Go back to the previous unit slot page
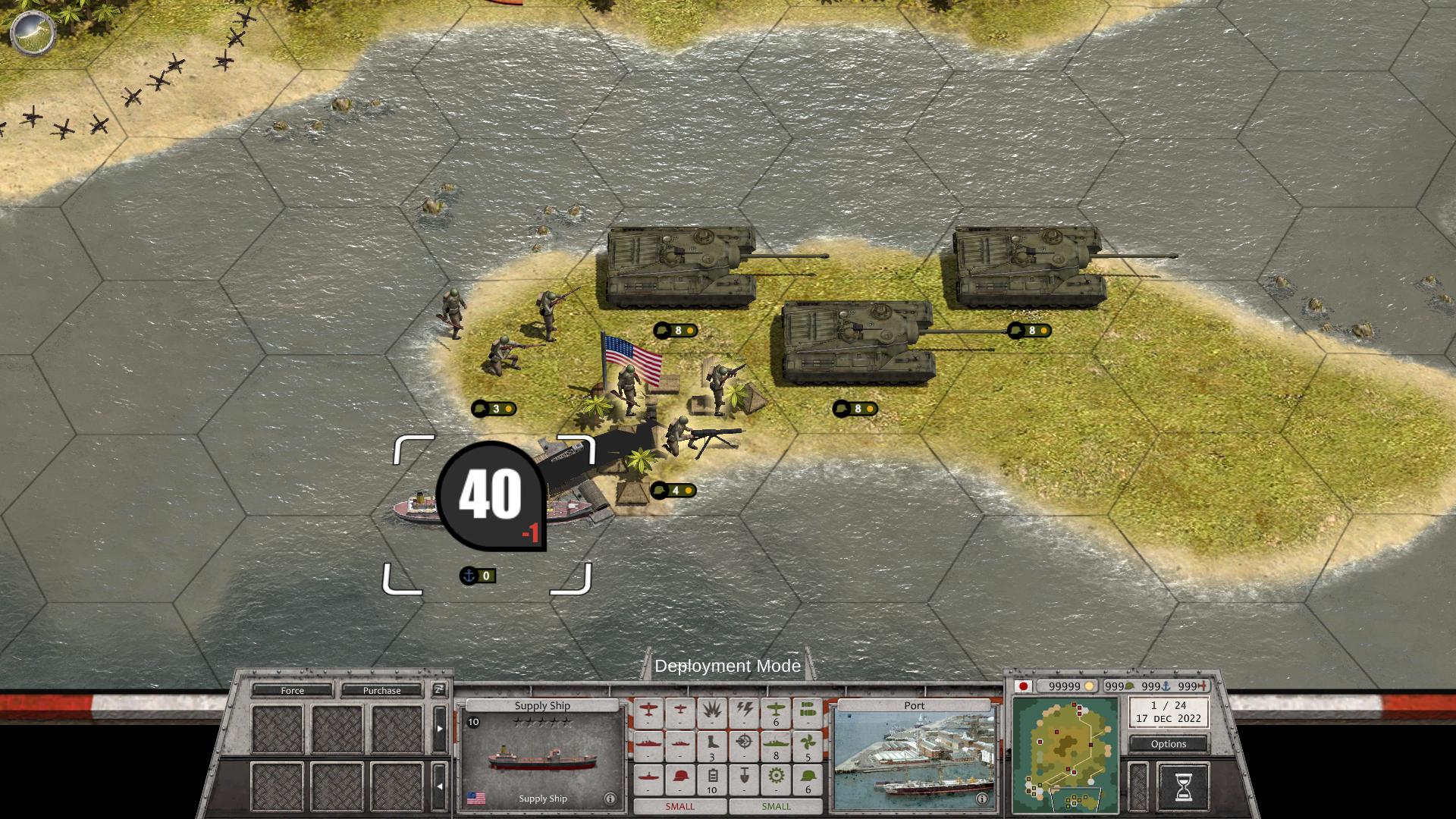 (x=439, y=786)
